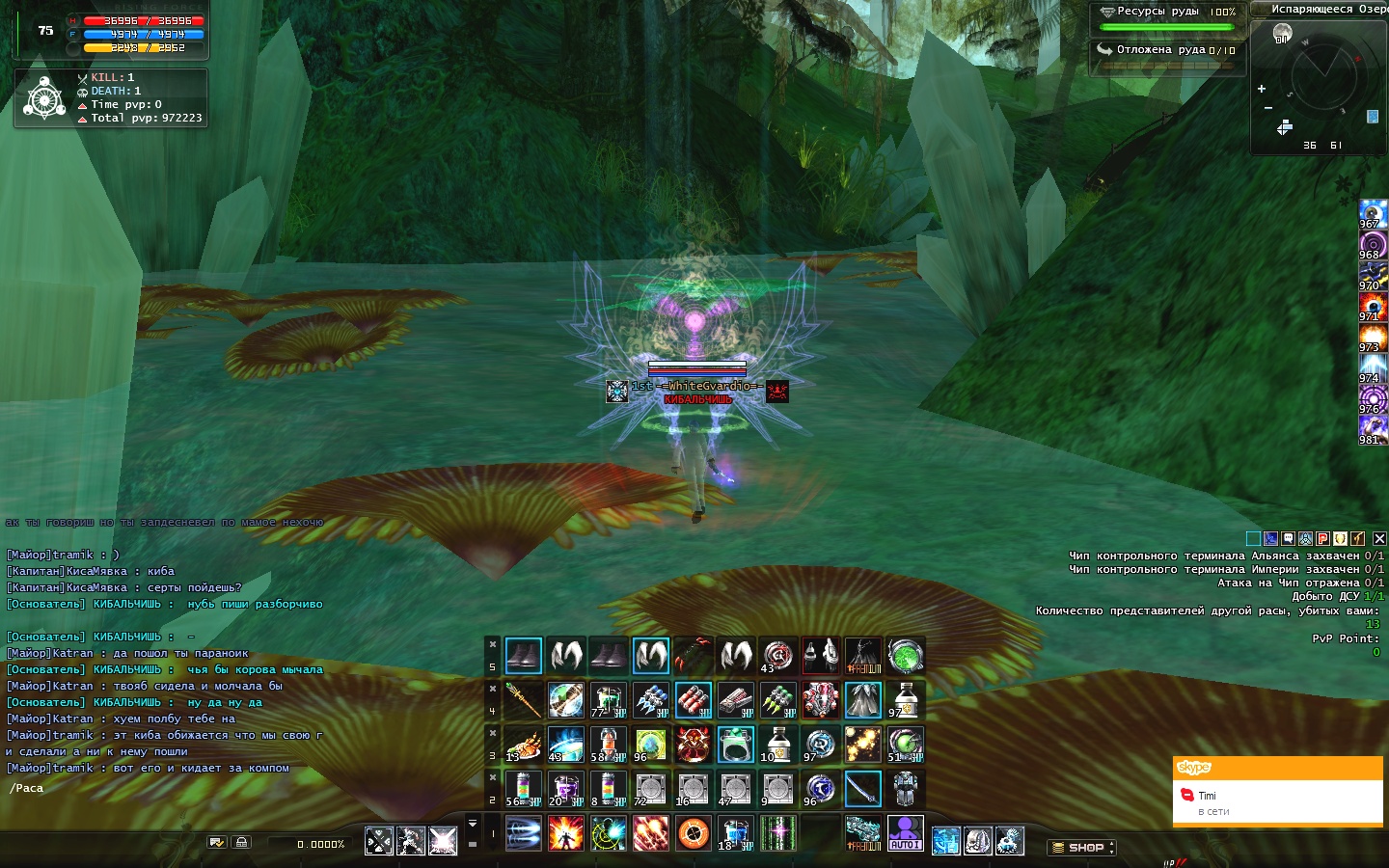This screenshot has width=1389, height=868.
Task: Use the white potion bottle with count 10
Action: click(x=777, y=745)
